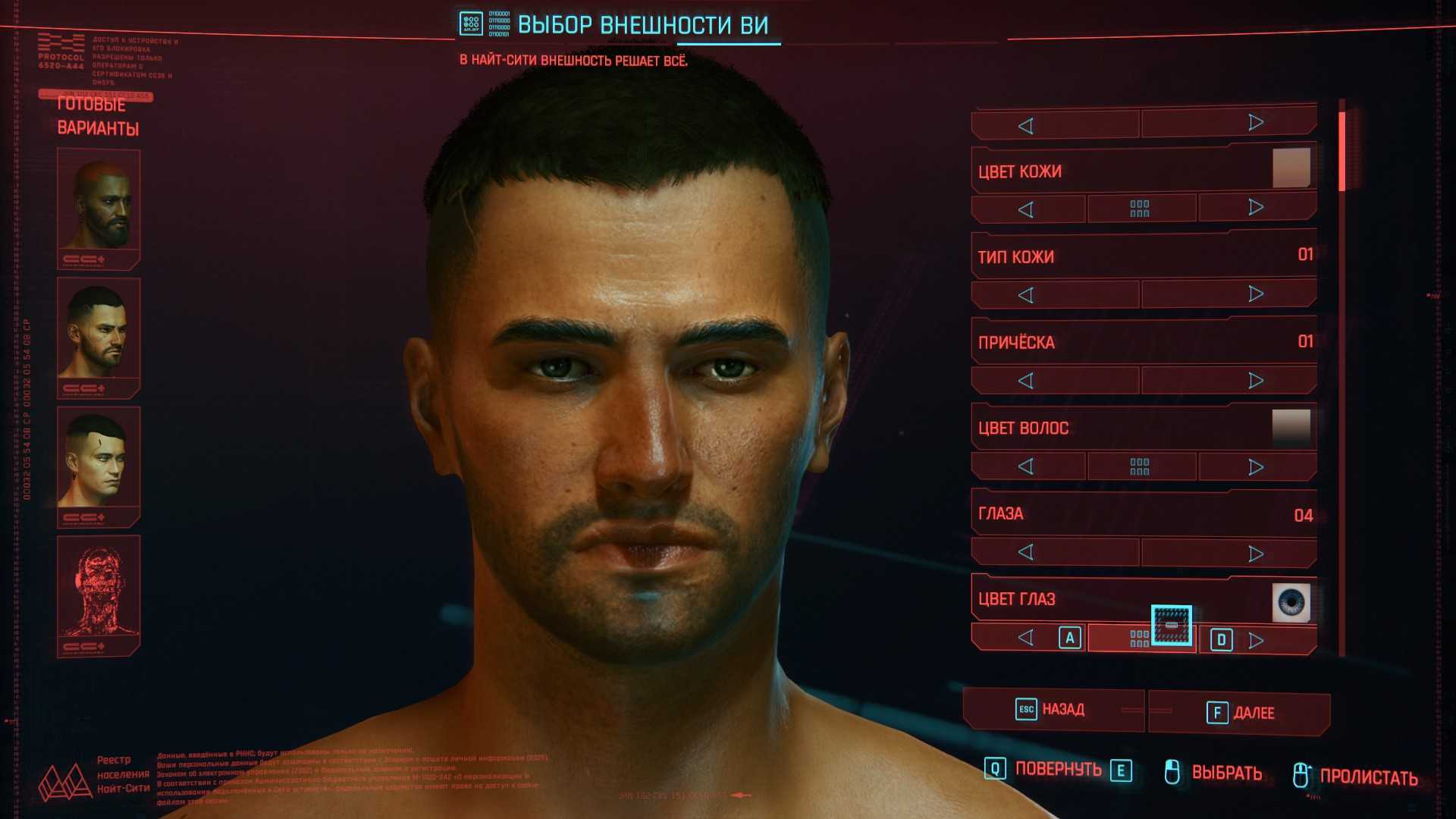Image resolution: width=1456 pixels, height=819 pixels.
Task: Switch to next eye color (Цвет глаз)
Action: pos(1256,640)
